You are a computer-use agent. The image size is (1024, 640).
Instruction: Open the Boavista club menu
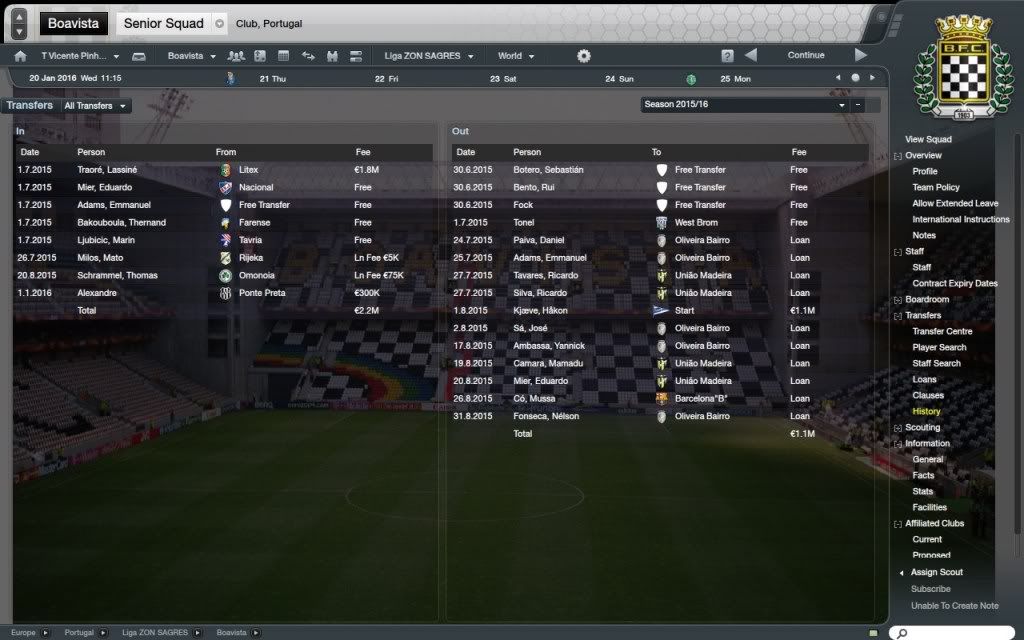point(190,56)
